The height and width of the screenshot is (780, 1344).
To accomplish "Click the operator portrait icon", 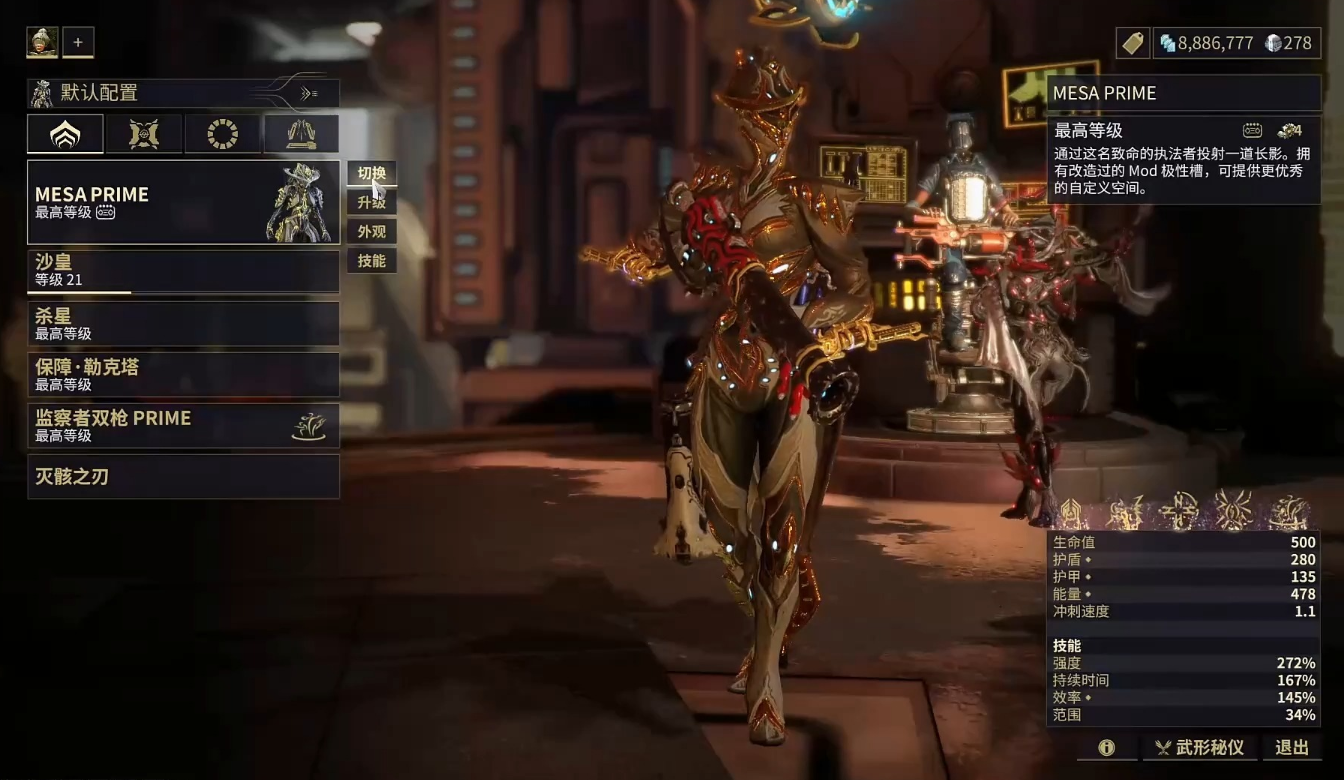I will click(x=42, y=42).
